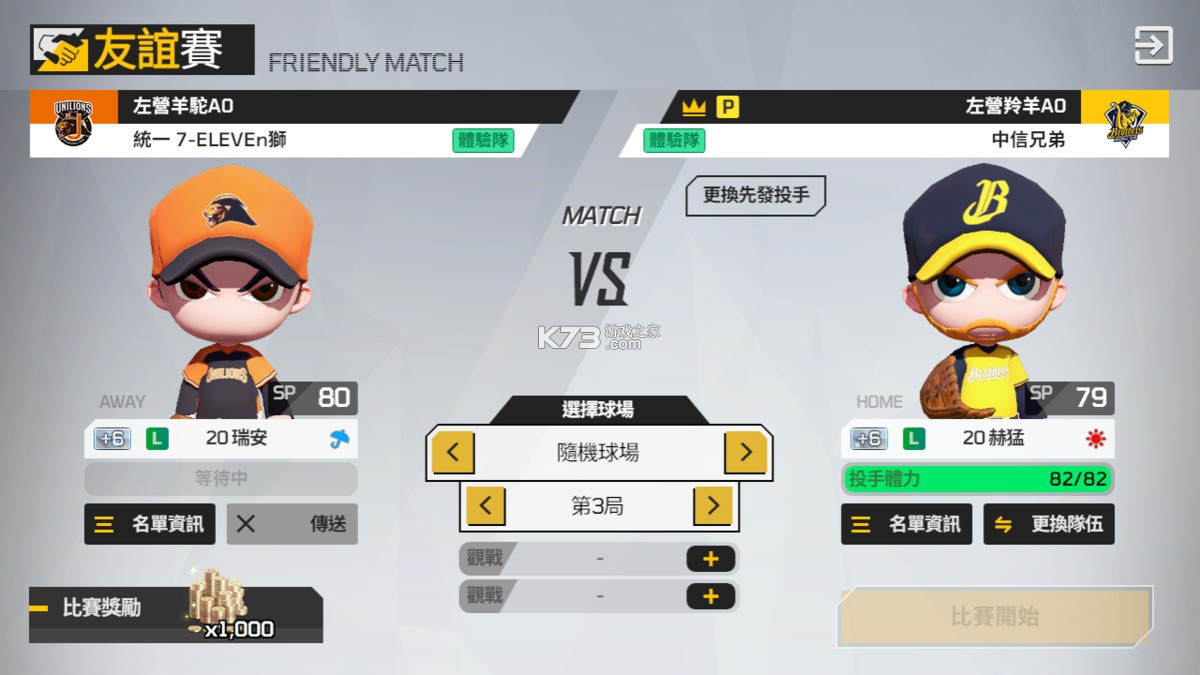This screenshot has height=675, width=1200.
Task: Change the starting pitcher (更換先發投手)
Action: (x=755, y=195)
